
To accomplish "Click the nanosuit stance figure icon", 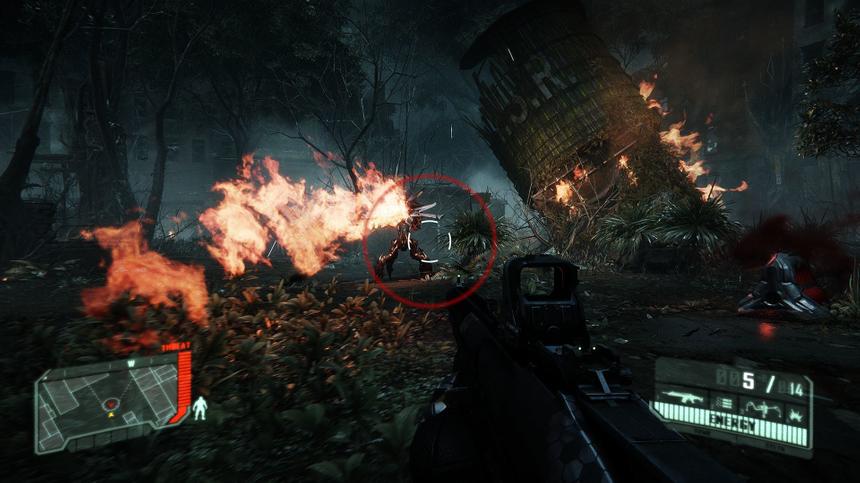I will (x=200, y=407).
